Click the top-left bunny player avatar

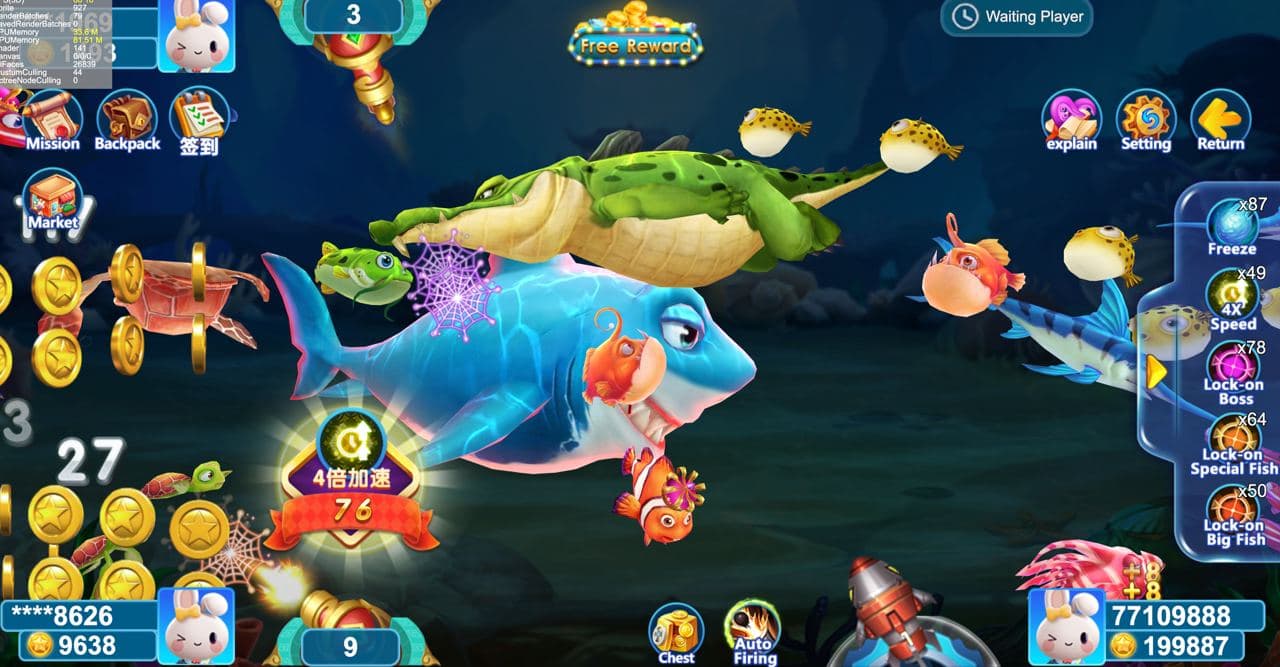tap(197, 36)
